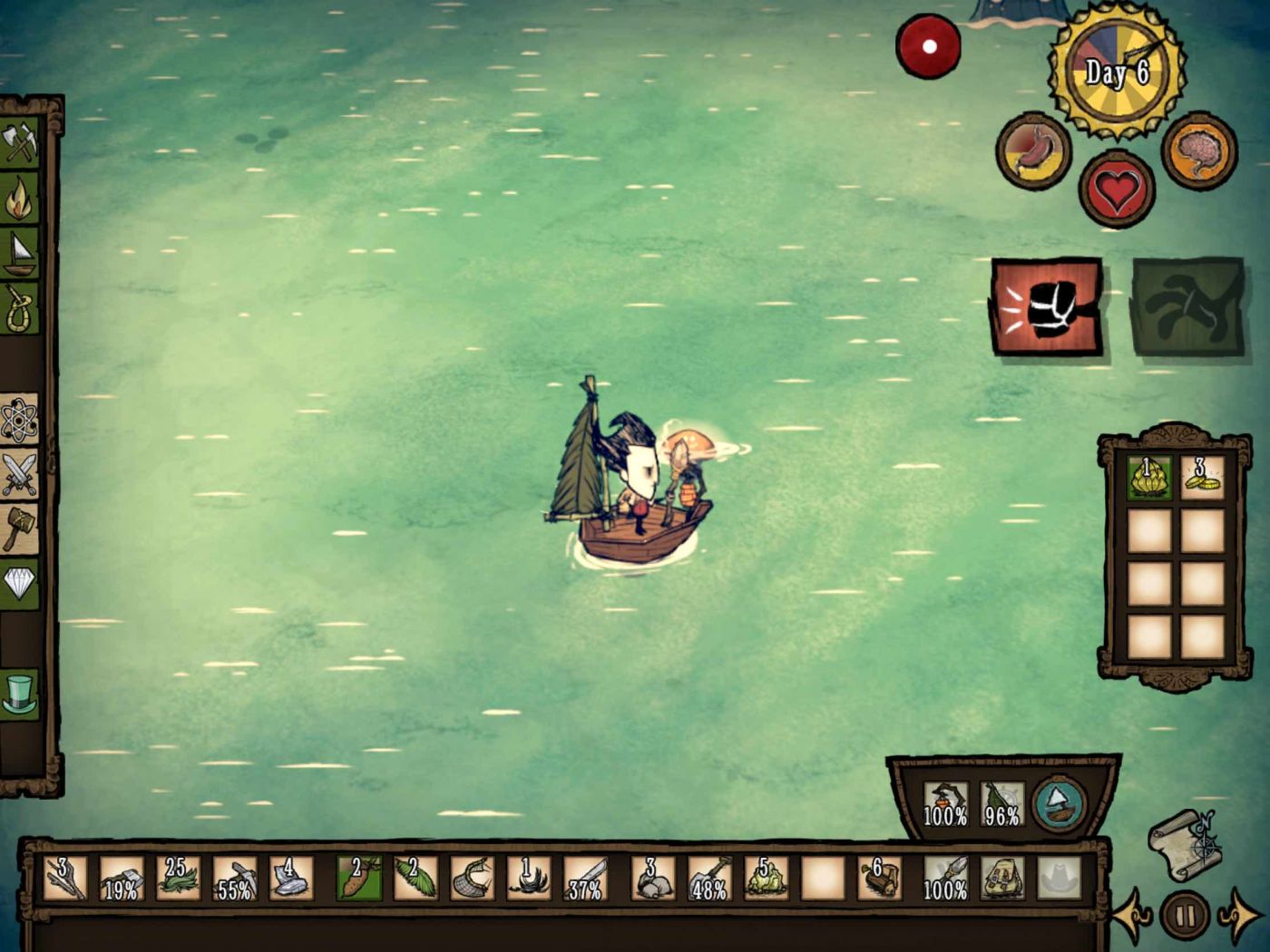This screenshot has height=952, width=1270.
Task: Select the gold coins in the backpack
Action: point(1203,477)
